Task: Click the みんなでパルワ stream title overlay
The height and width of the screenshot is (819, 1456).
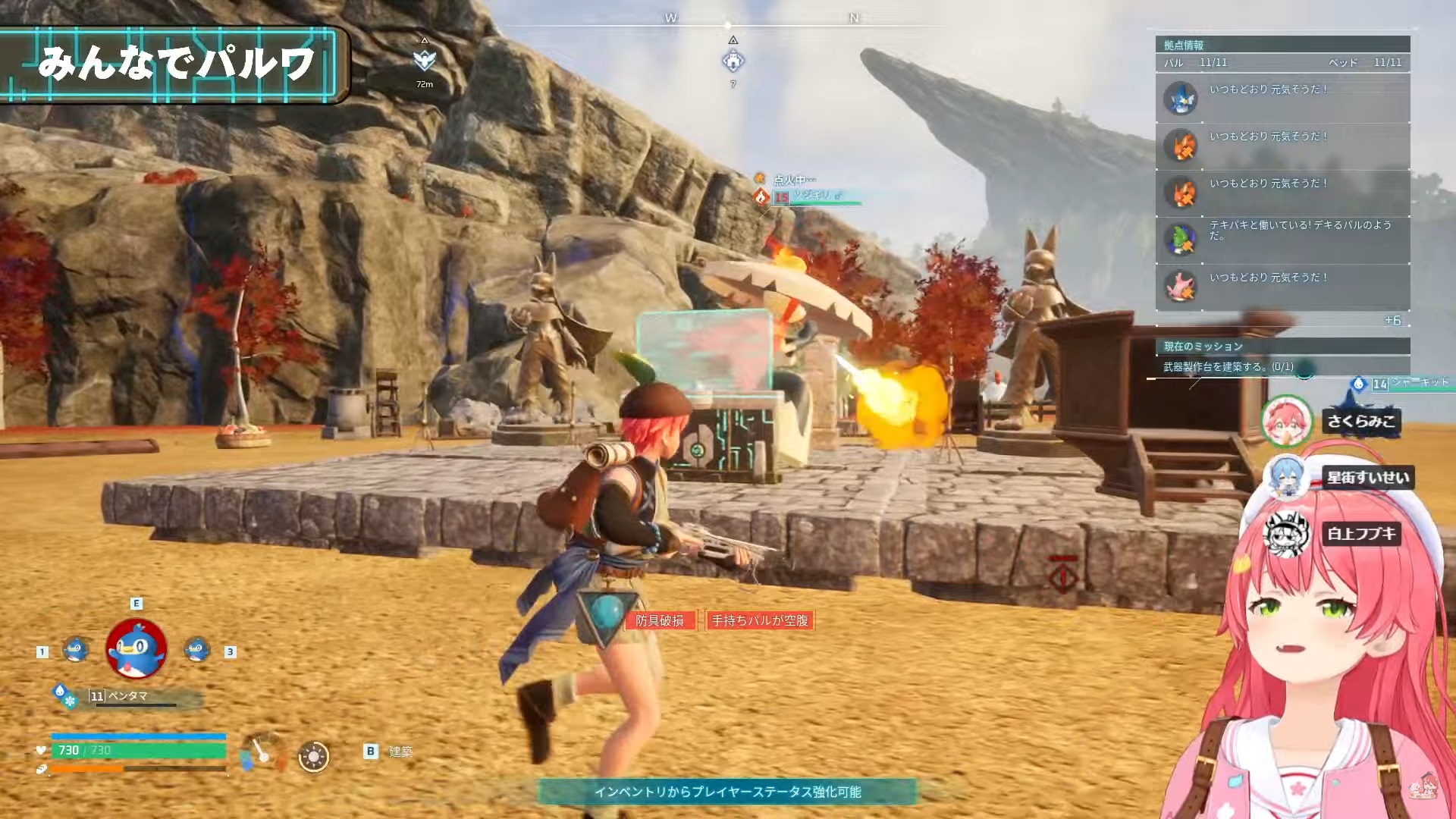Action: click(174, 64)
